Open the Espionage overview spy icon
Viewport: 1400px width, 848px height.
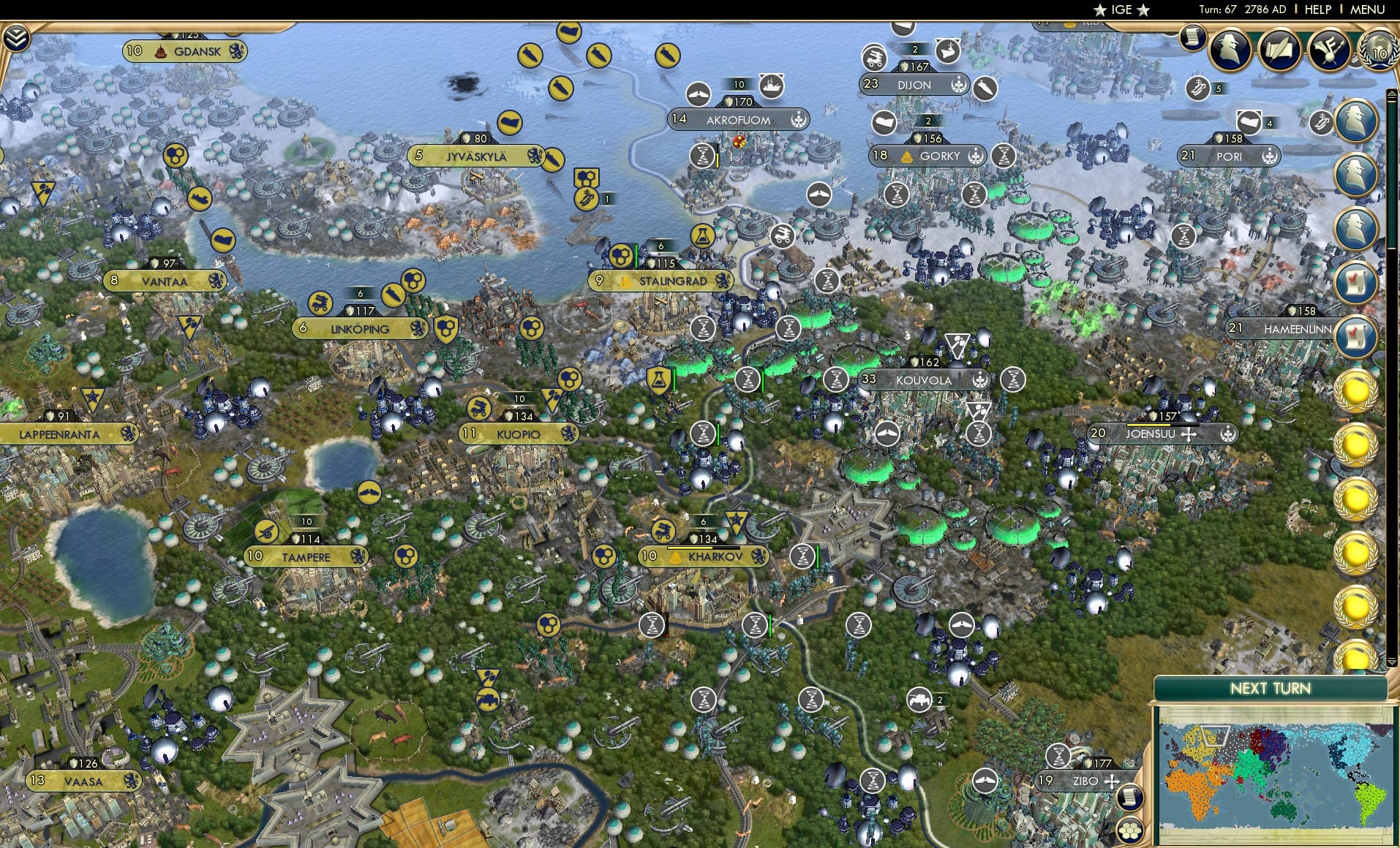[1229, 48]
